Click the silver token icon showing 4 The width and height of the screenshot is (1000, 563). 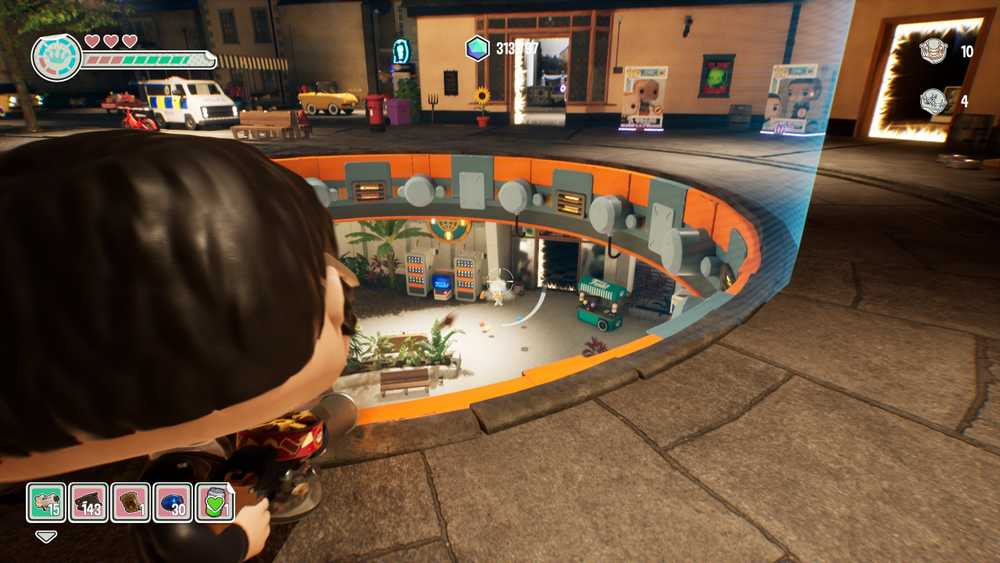pyautogui.click(x=933, y=101)
